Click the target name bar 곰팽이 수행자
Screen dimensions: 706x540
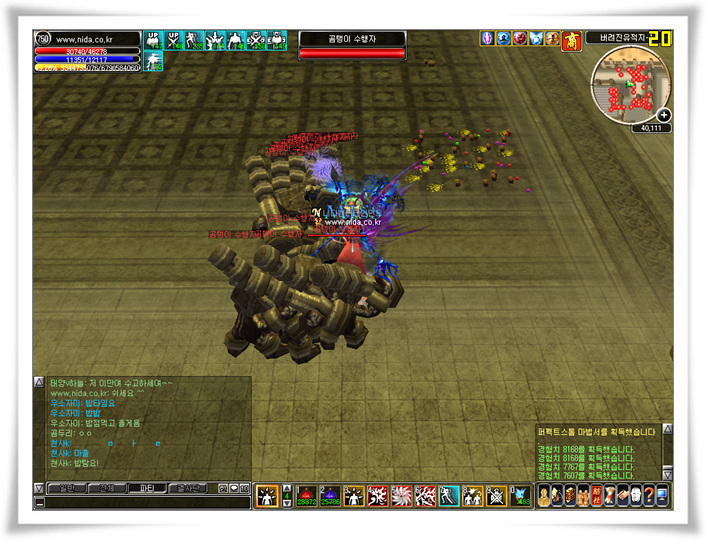tap(352, 38)
